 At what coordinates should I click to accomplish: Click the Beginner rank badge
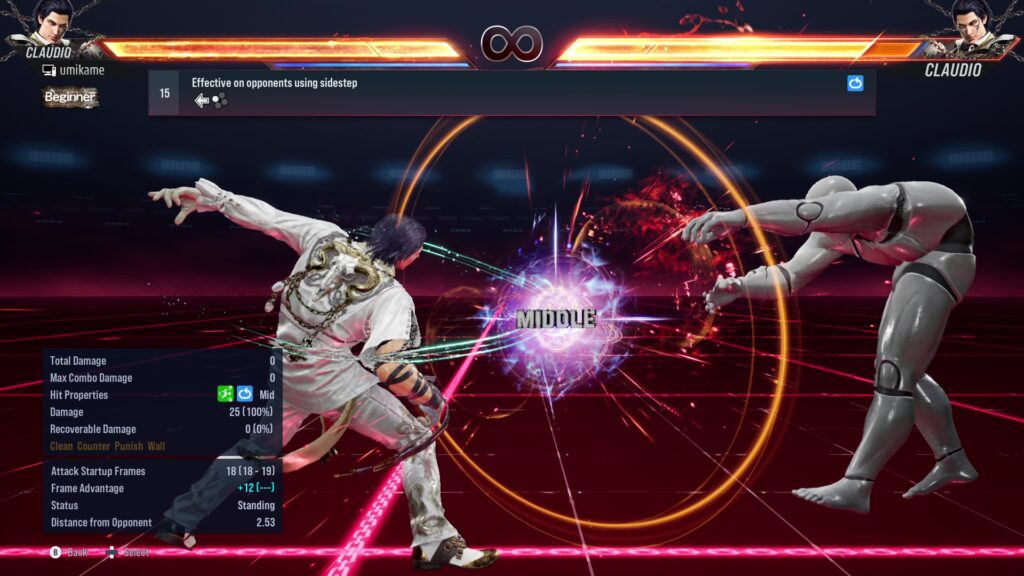70,97
